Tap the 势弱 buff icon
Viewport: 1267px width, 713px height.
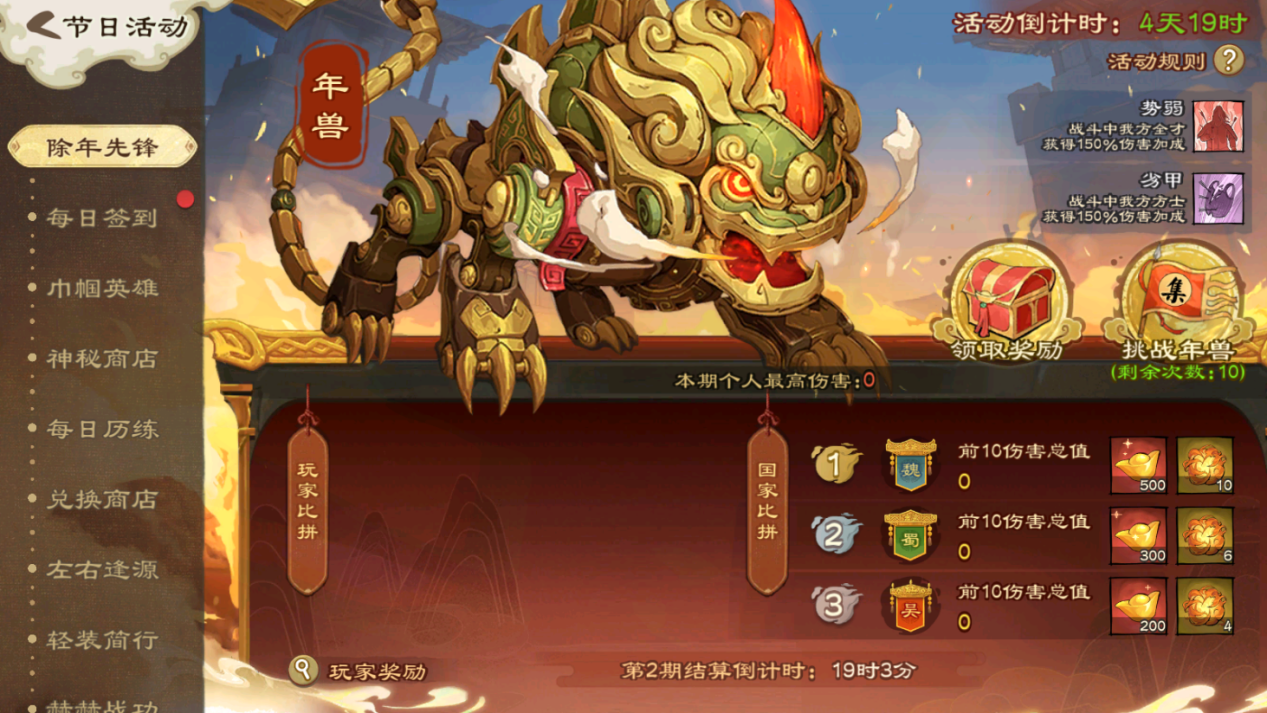[1218, 127]
